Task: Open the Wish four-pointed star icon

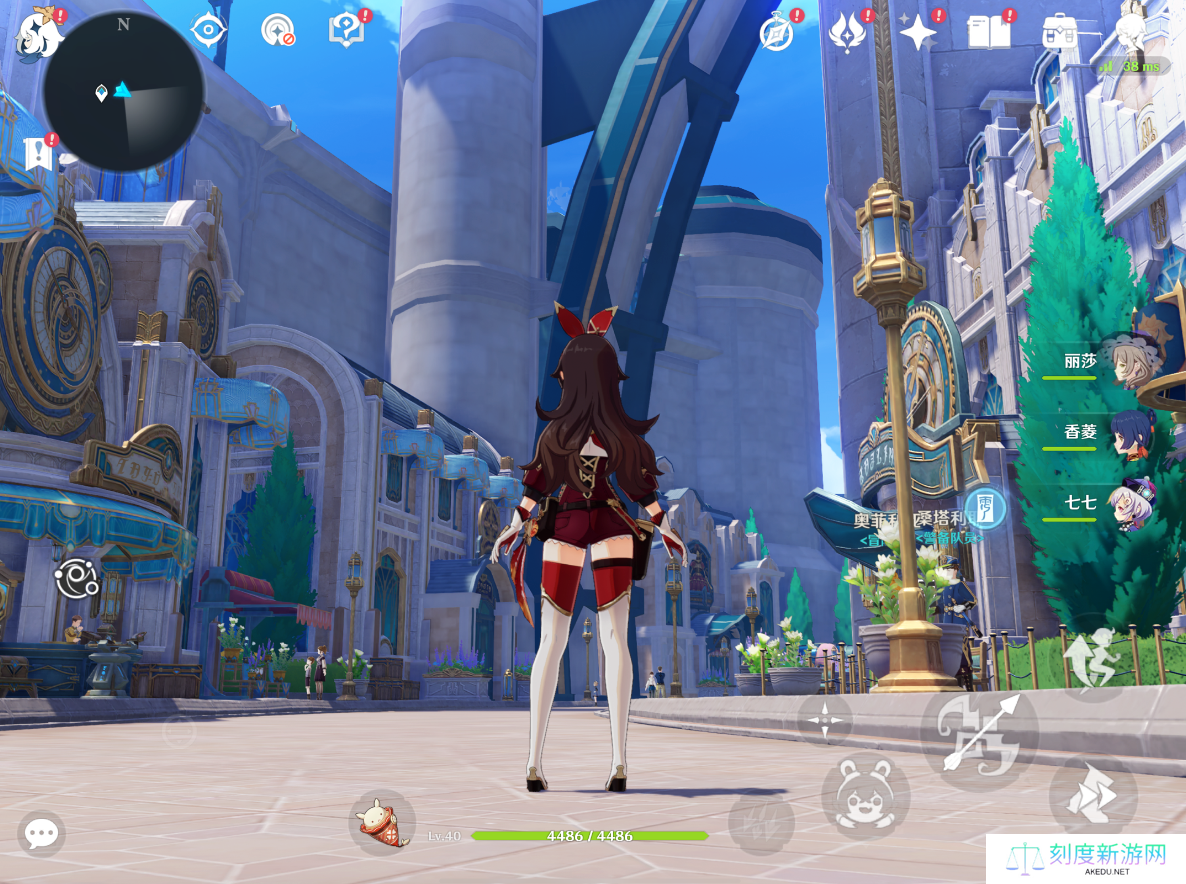Action: pyautogui.click(x=917, y=32)
